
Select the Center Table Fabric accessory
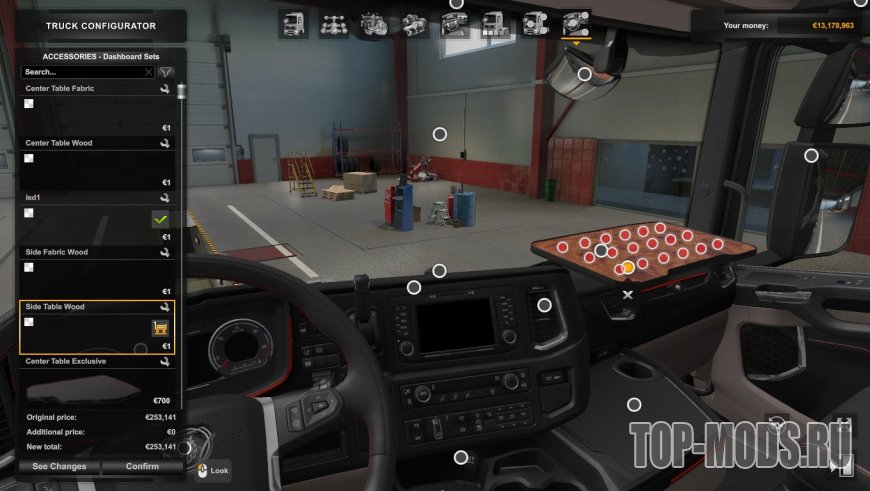[97, 111]
